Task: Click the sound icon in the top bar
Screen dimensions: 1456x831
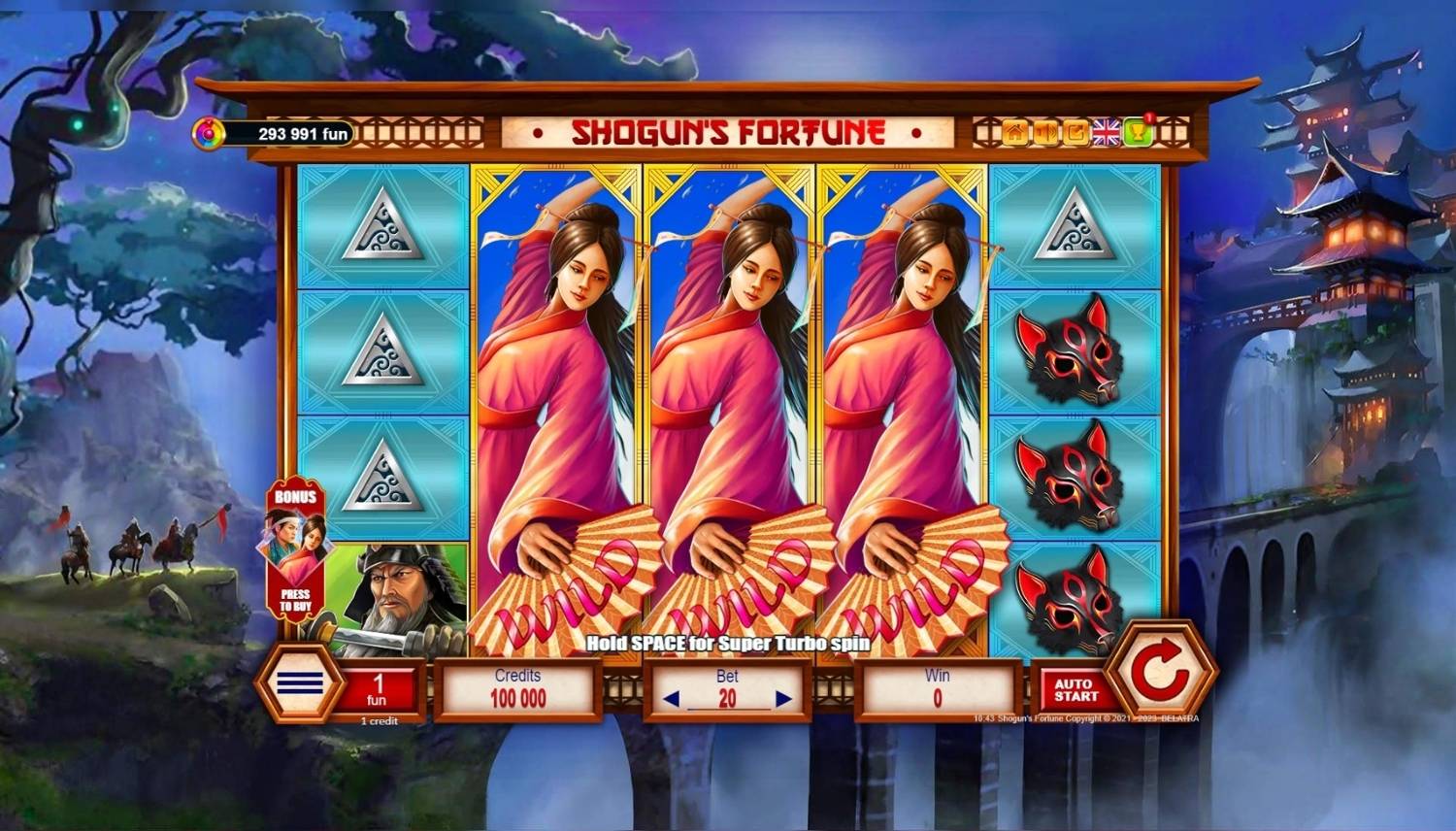Action: coord(1045,131)
